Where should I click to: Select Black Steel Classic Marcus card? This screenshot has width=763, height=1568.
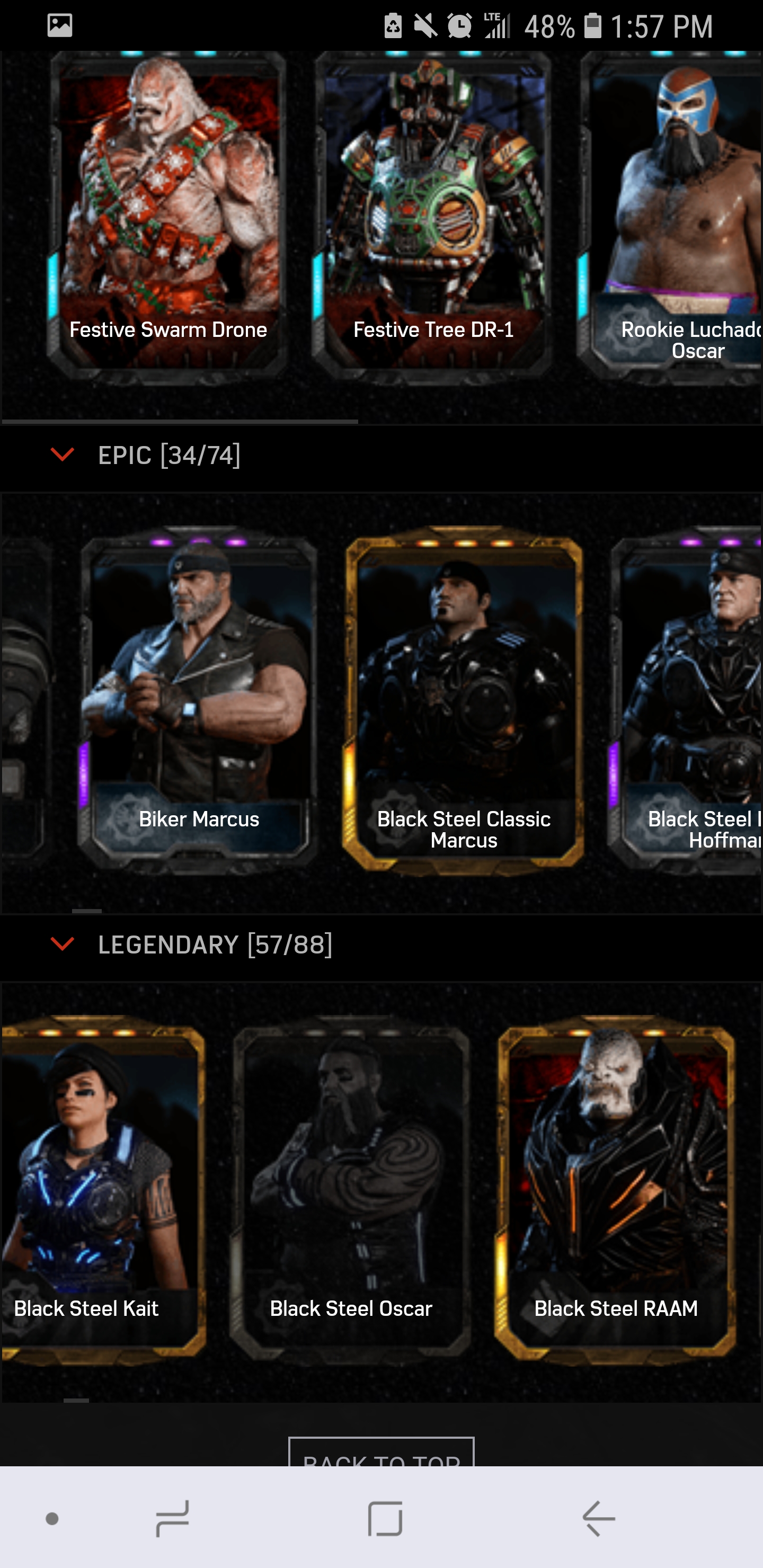click(464, 700)
